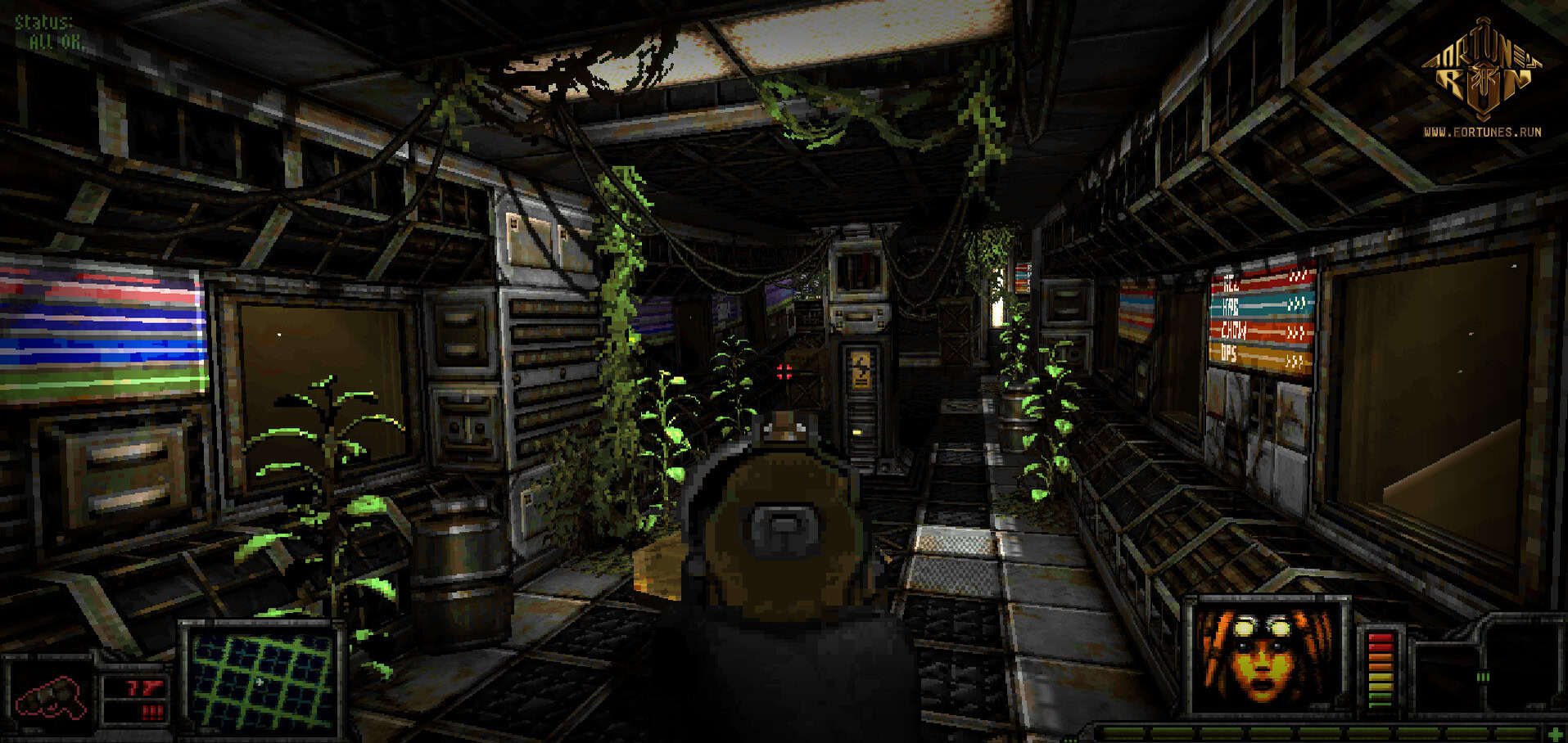
Task: Select the YAG entry on the directory sign
Action: click(x=1231, y=307)
